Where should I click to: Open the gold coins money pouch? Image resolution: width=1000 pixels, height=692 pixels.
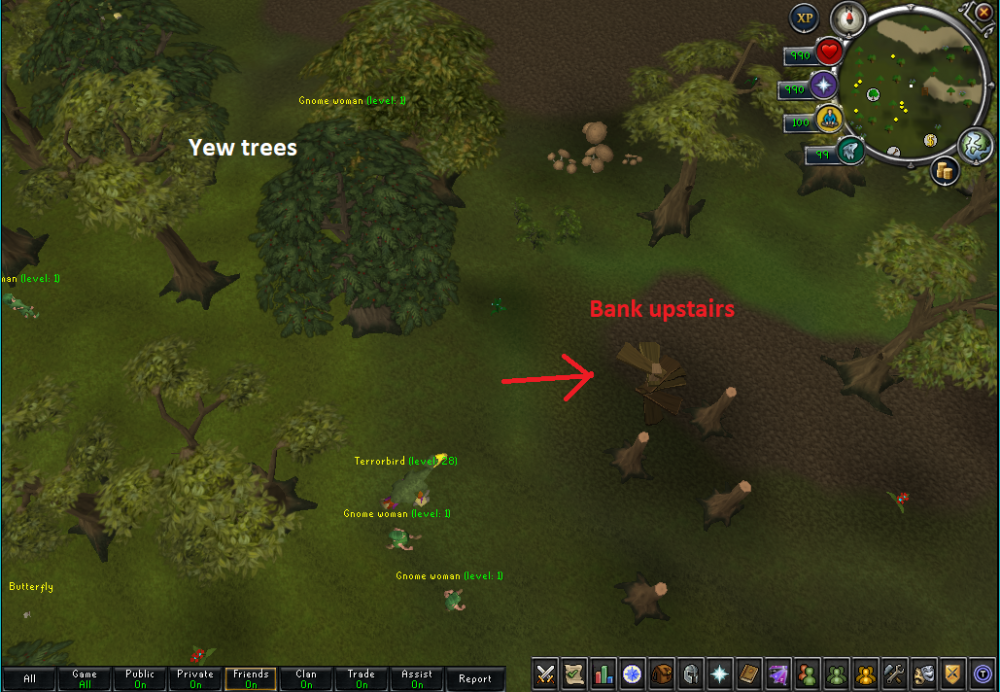pos(944,171)
